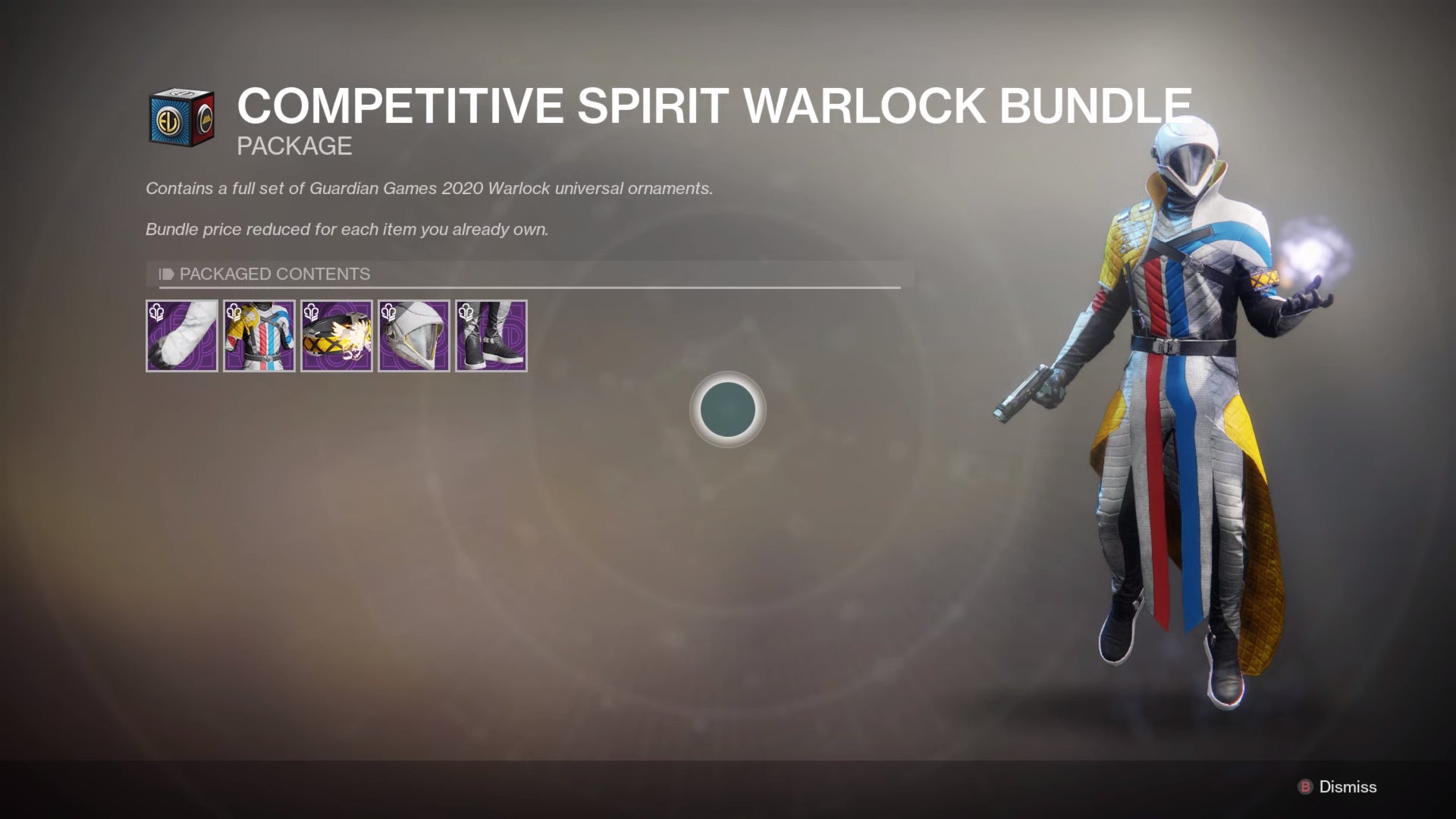Select the black boots ornament icon

491,336
